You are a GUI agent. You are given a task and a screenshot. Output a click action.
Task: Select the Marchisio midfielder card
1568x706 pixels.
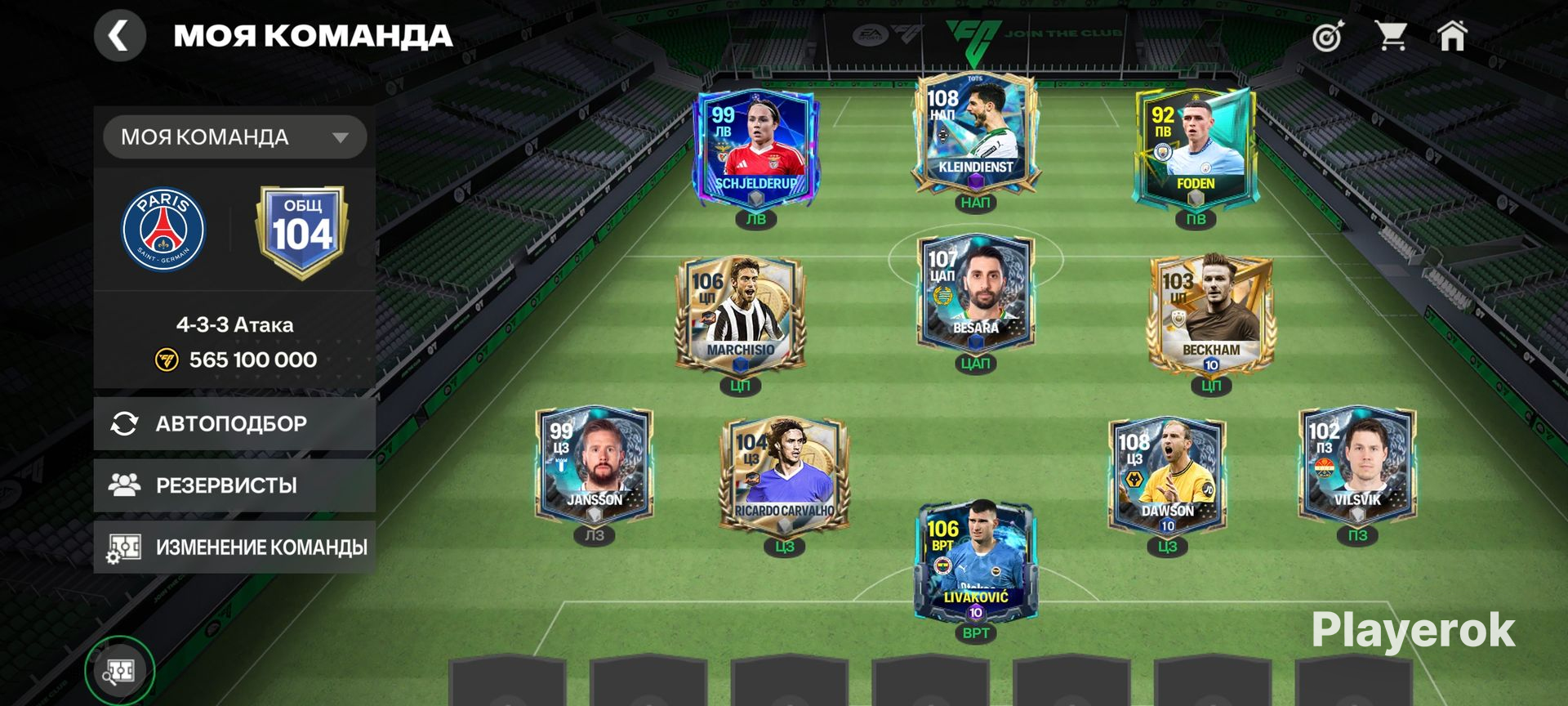click(740, 315)
